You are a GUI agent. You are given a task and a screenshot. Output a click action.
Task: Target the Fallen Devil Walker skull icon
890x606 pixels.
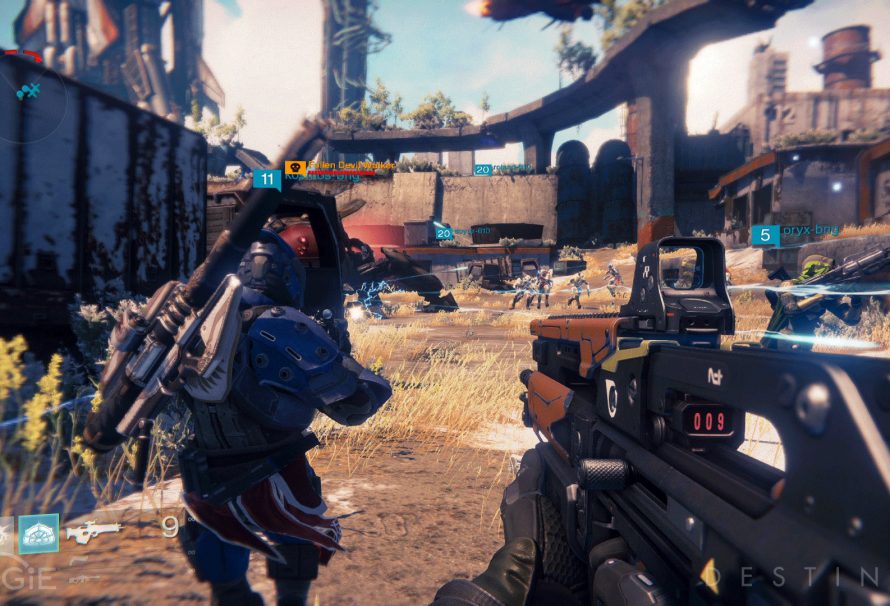295,168
